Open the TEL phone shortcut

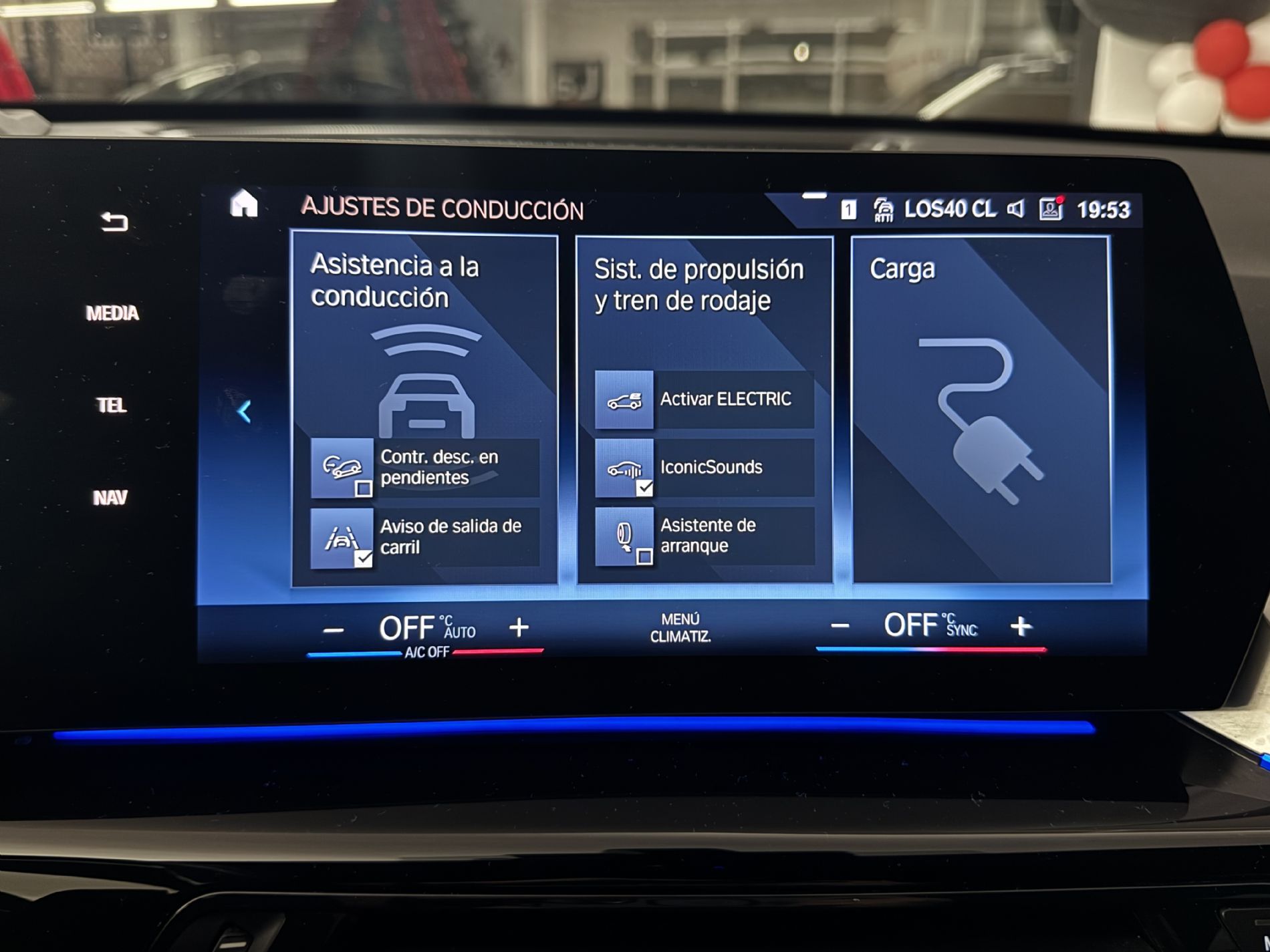[111, 406]
